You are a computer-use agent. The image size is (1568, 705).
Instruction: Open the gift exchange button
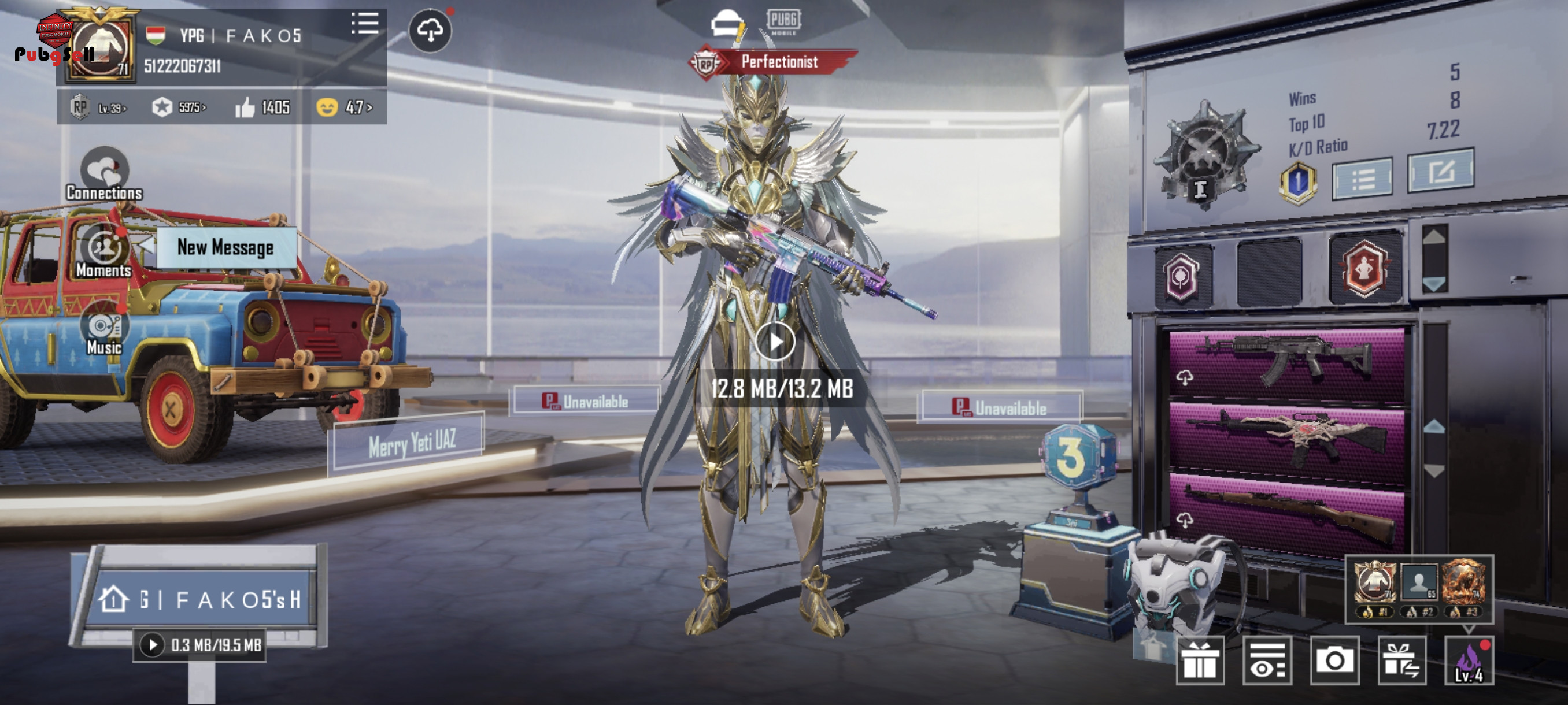click(1401, 661)
